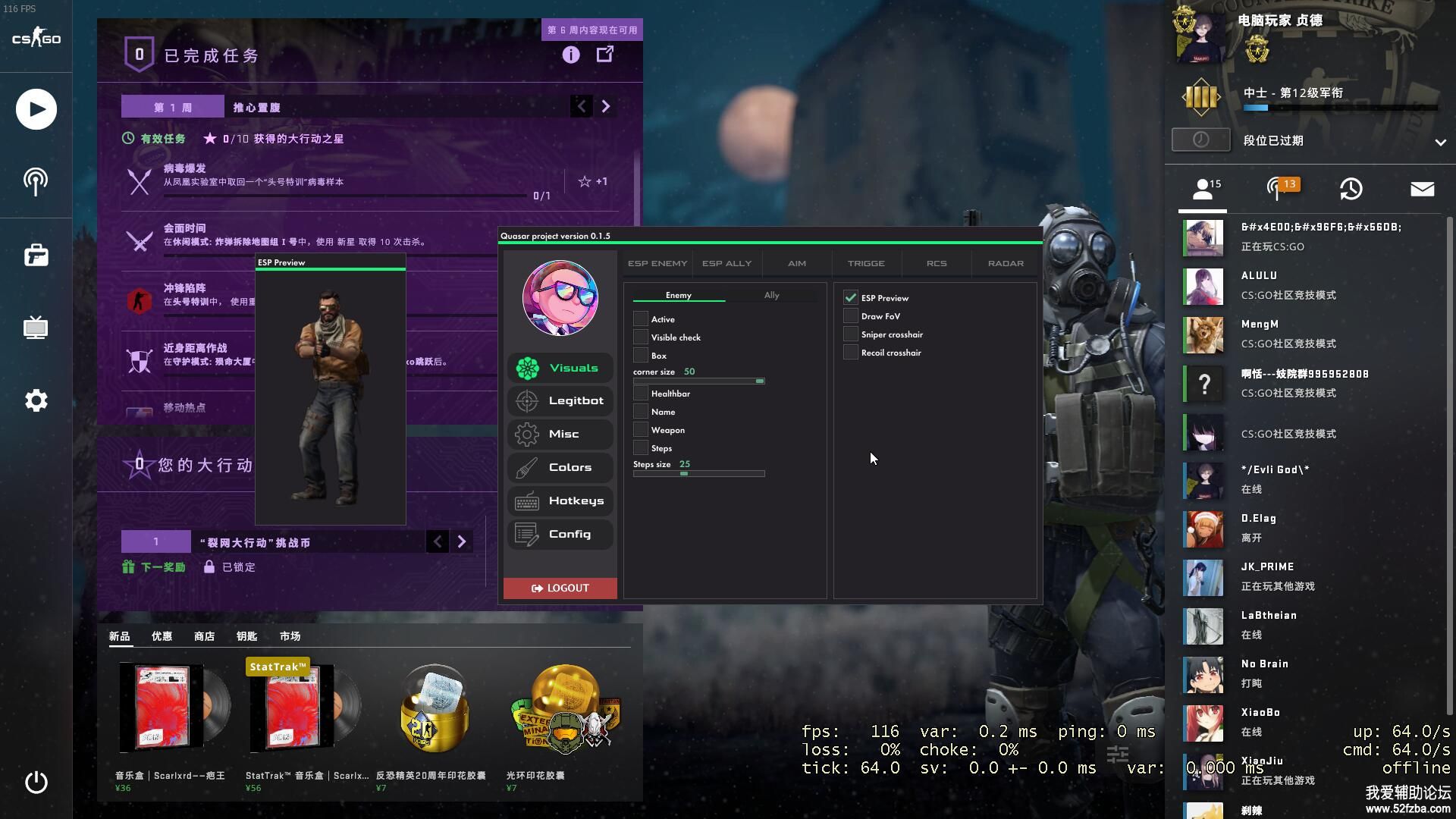
Task: Switch to the AIM tab
Action: pyautogui.click(x=796, y=263)
